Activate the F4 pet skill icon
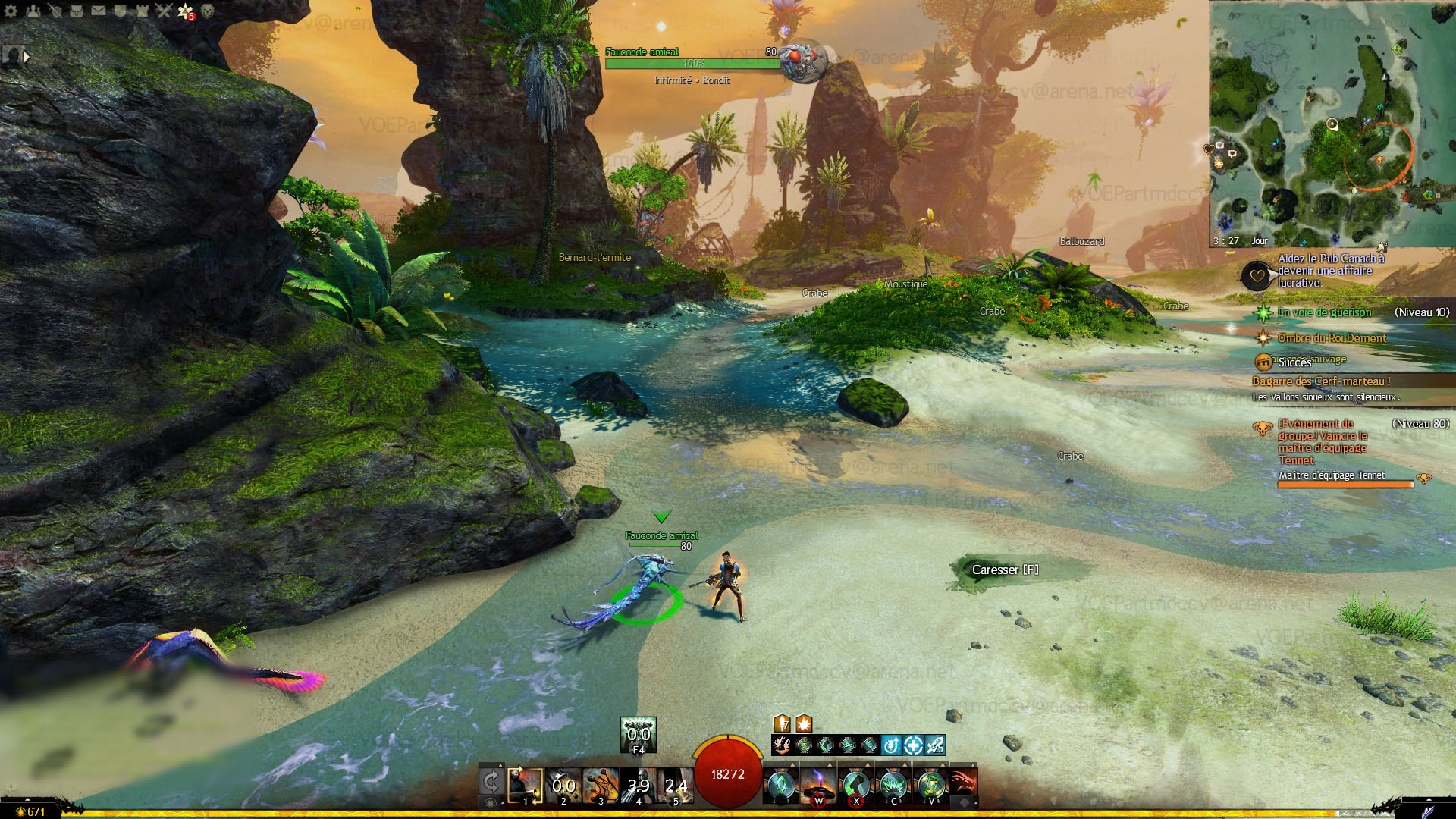 [638, 734]
